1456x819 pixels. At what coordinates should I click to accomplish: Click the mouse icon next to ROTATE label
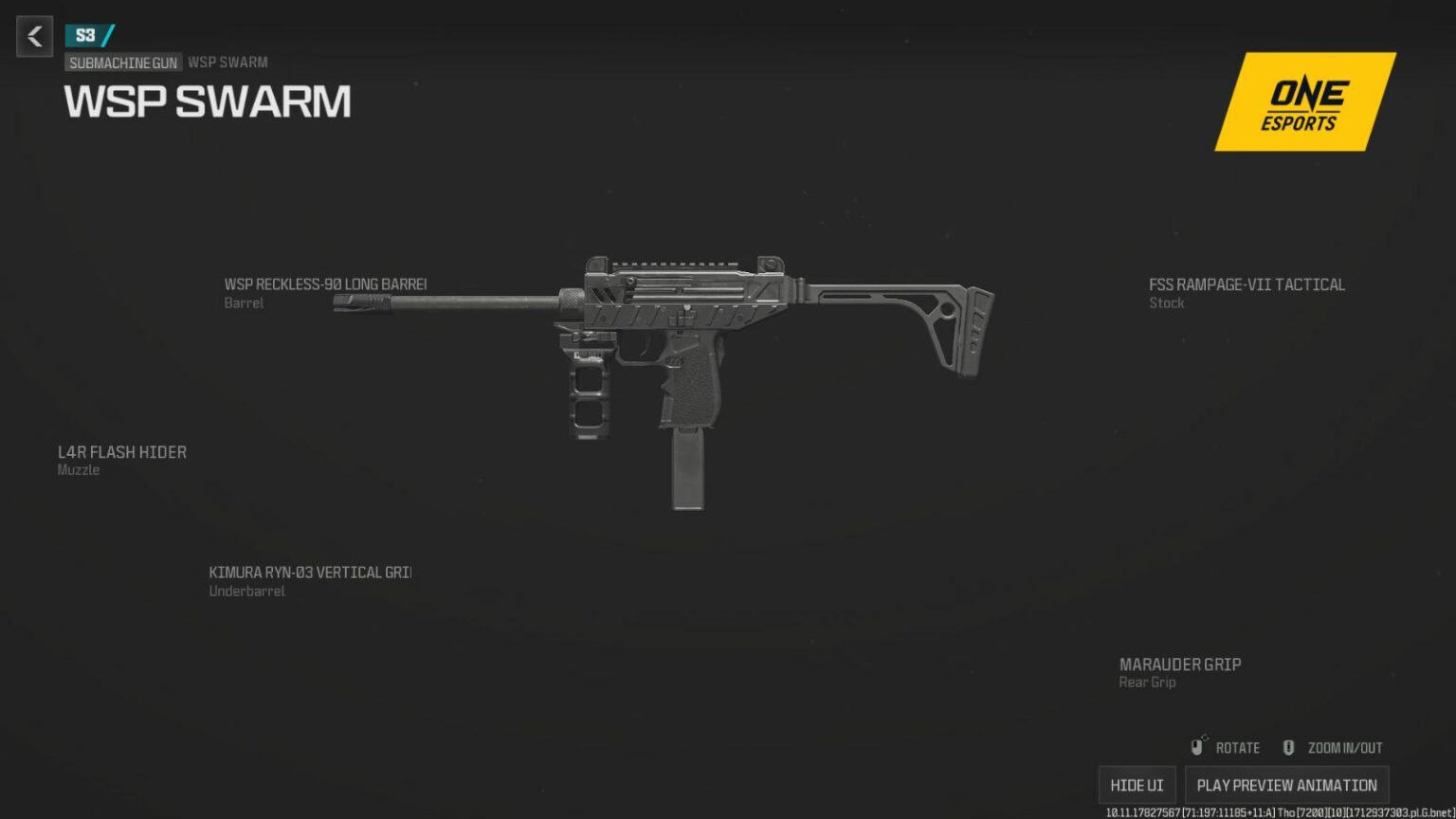pyautogui.click(x=1197, y=746)
